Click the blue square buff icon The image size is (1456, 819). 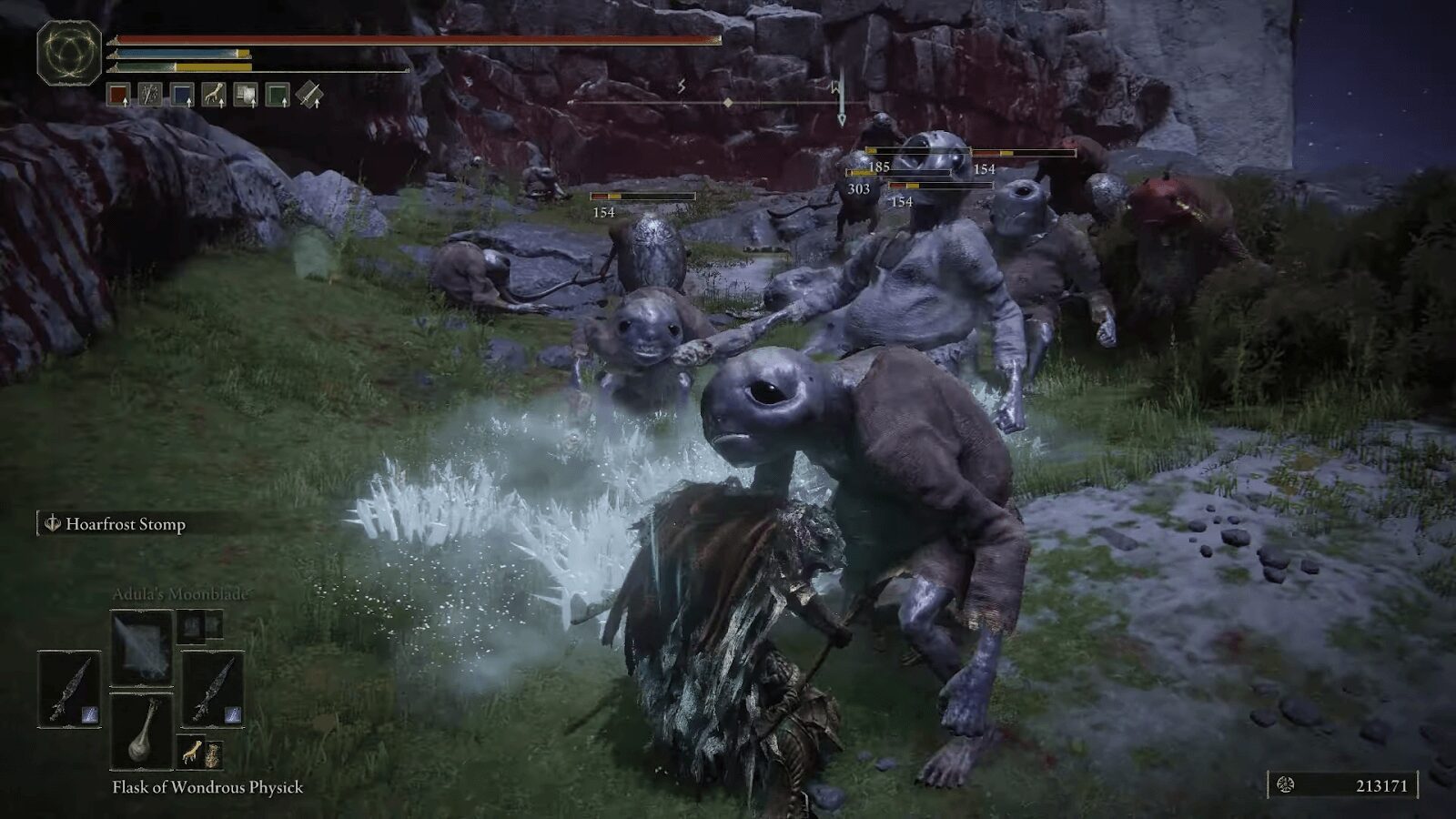[182, 95]
